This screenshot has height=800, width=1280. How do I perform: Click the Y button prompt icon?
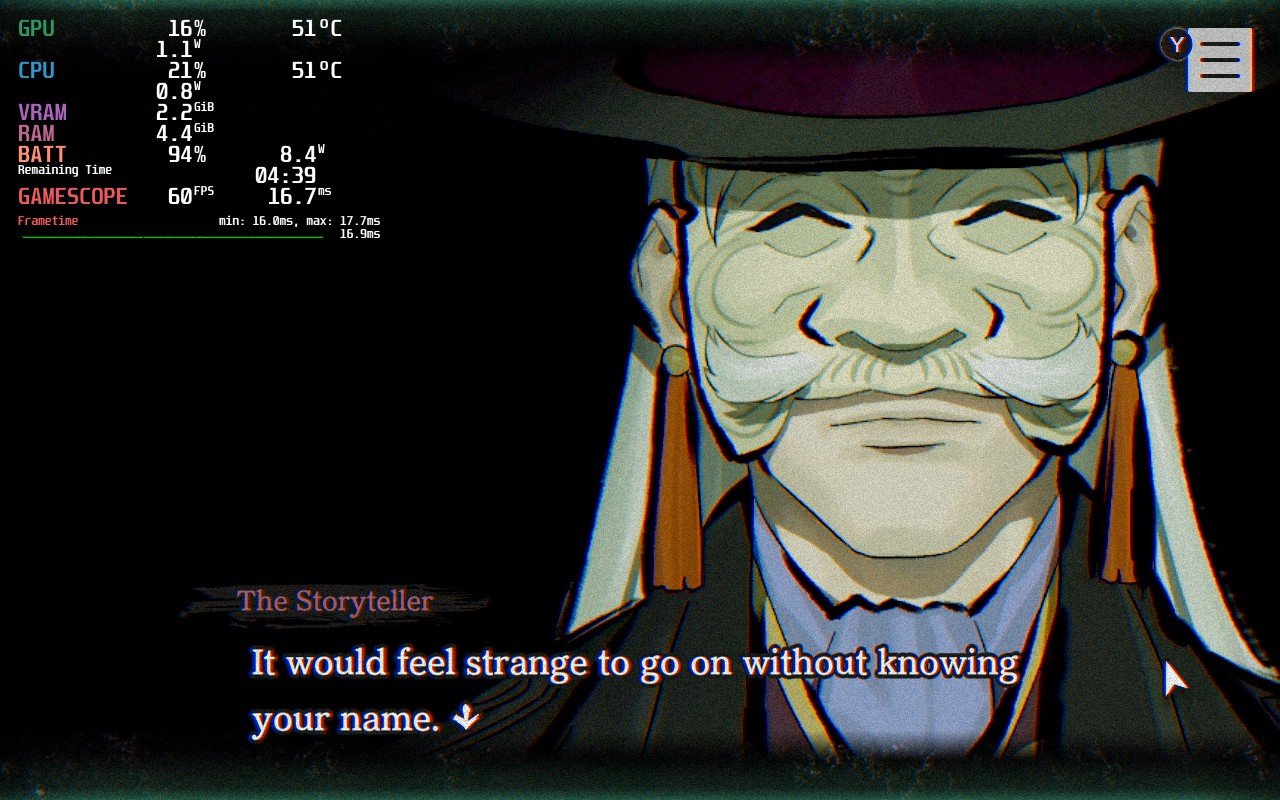coord(1176,44)
